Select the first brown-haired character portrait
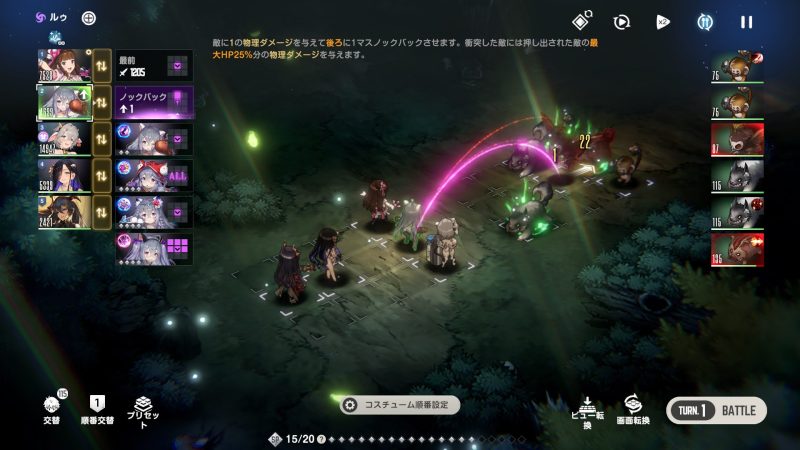Viewport: 800px width, 450px height. (62, 67)
